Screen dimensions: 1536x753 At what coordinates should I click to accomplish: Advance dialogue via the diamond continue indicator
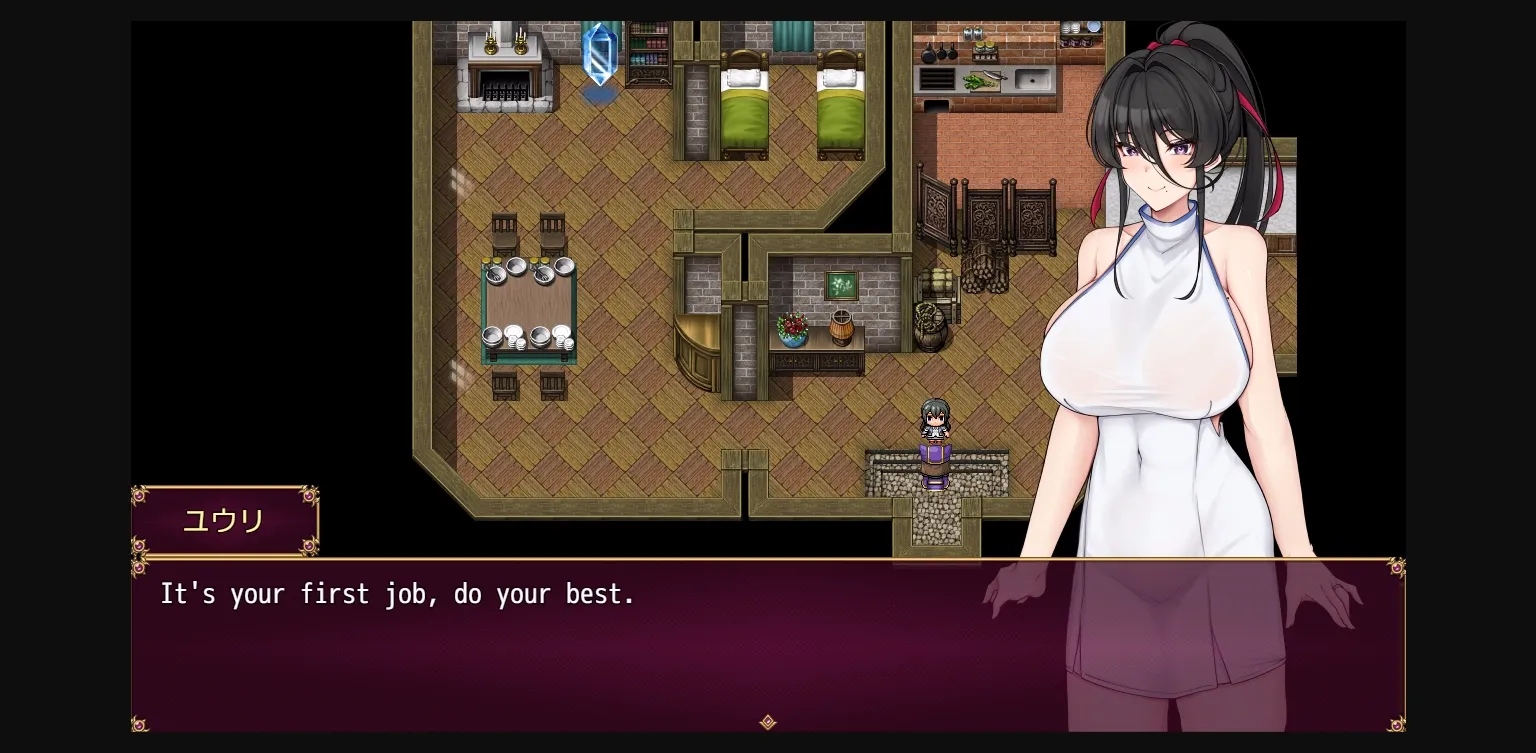click(x=768, y=723)
